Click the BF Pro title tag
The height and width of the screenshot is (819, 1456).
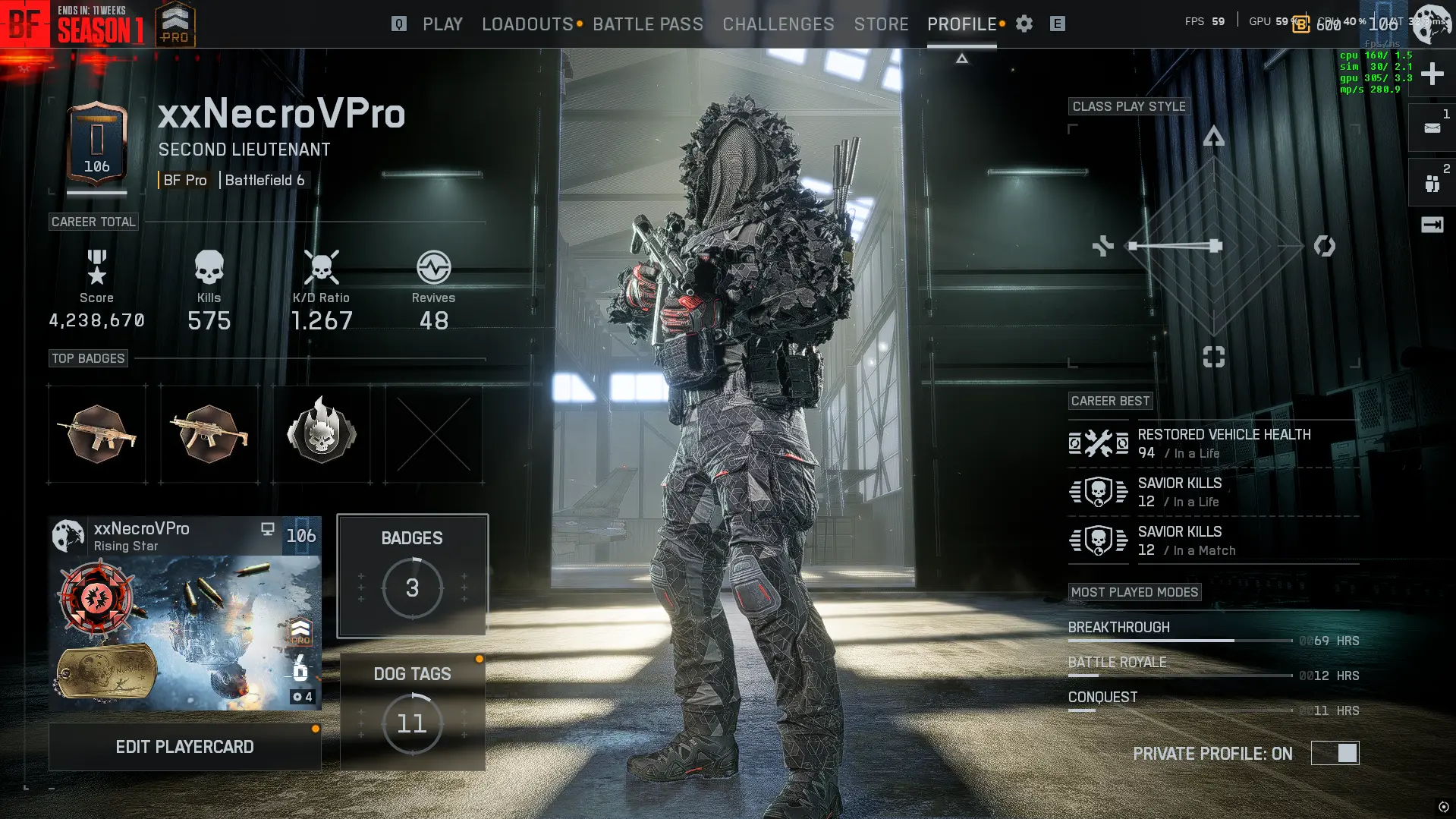pyautogui.click(x=185, y=180)
